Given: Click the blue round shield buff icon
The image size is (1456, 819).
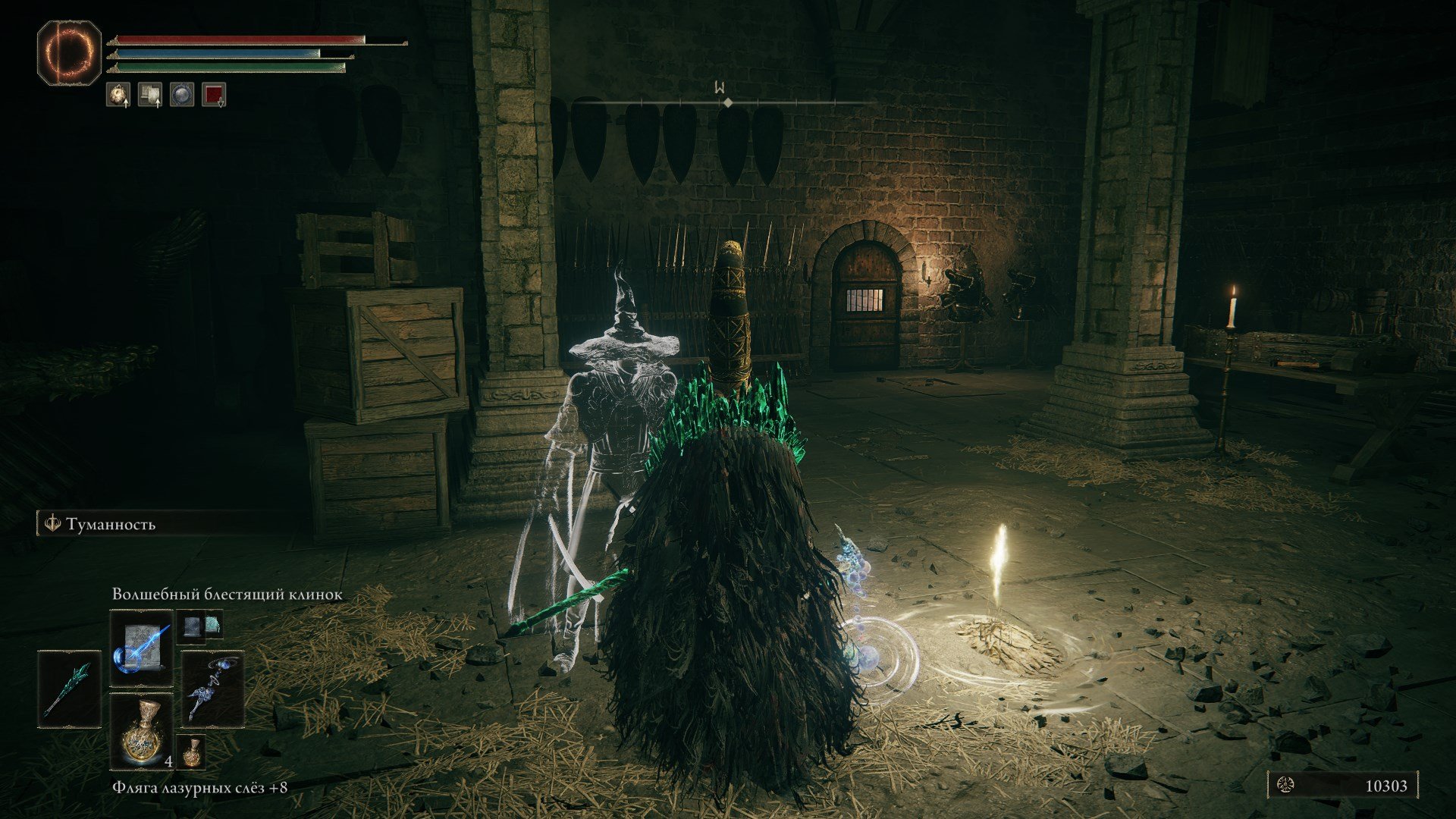Looking at the screenshot, I should pyautogui.click(x=182, y=95).
